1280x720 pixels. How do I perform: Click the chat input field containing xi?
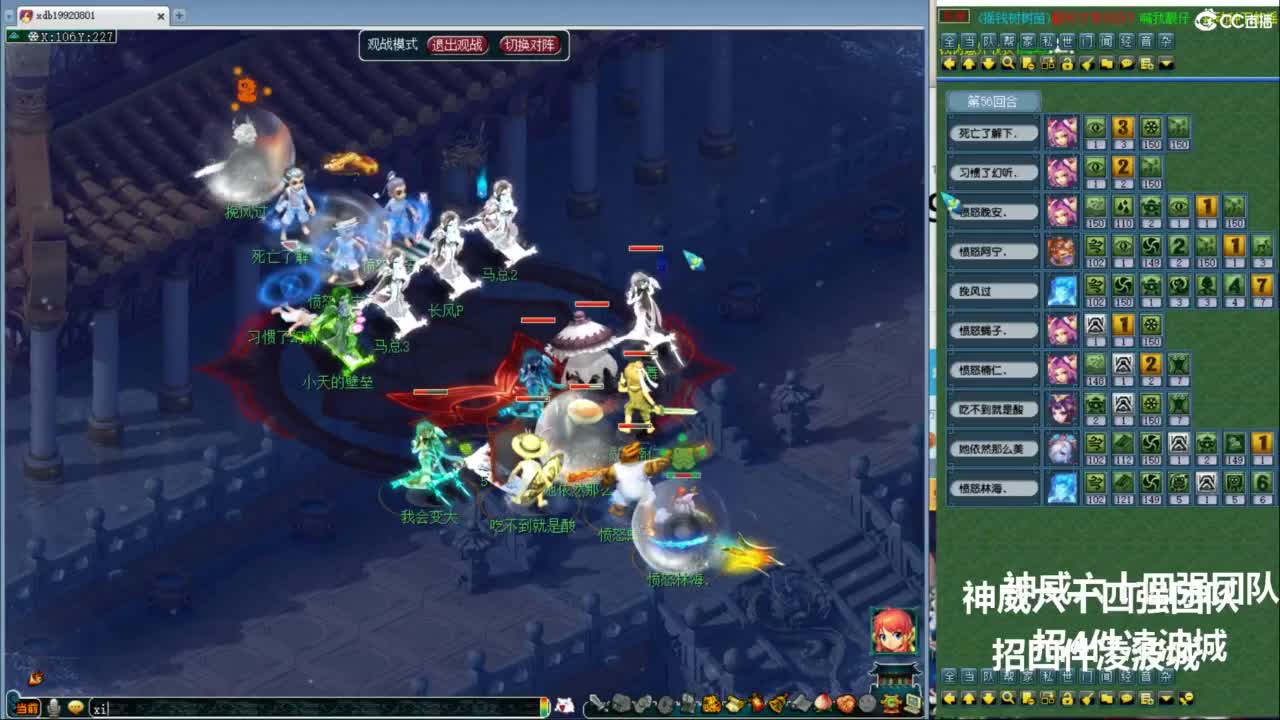pyautogui.click(x=130, y=707)
